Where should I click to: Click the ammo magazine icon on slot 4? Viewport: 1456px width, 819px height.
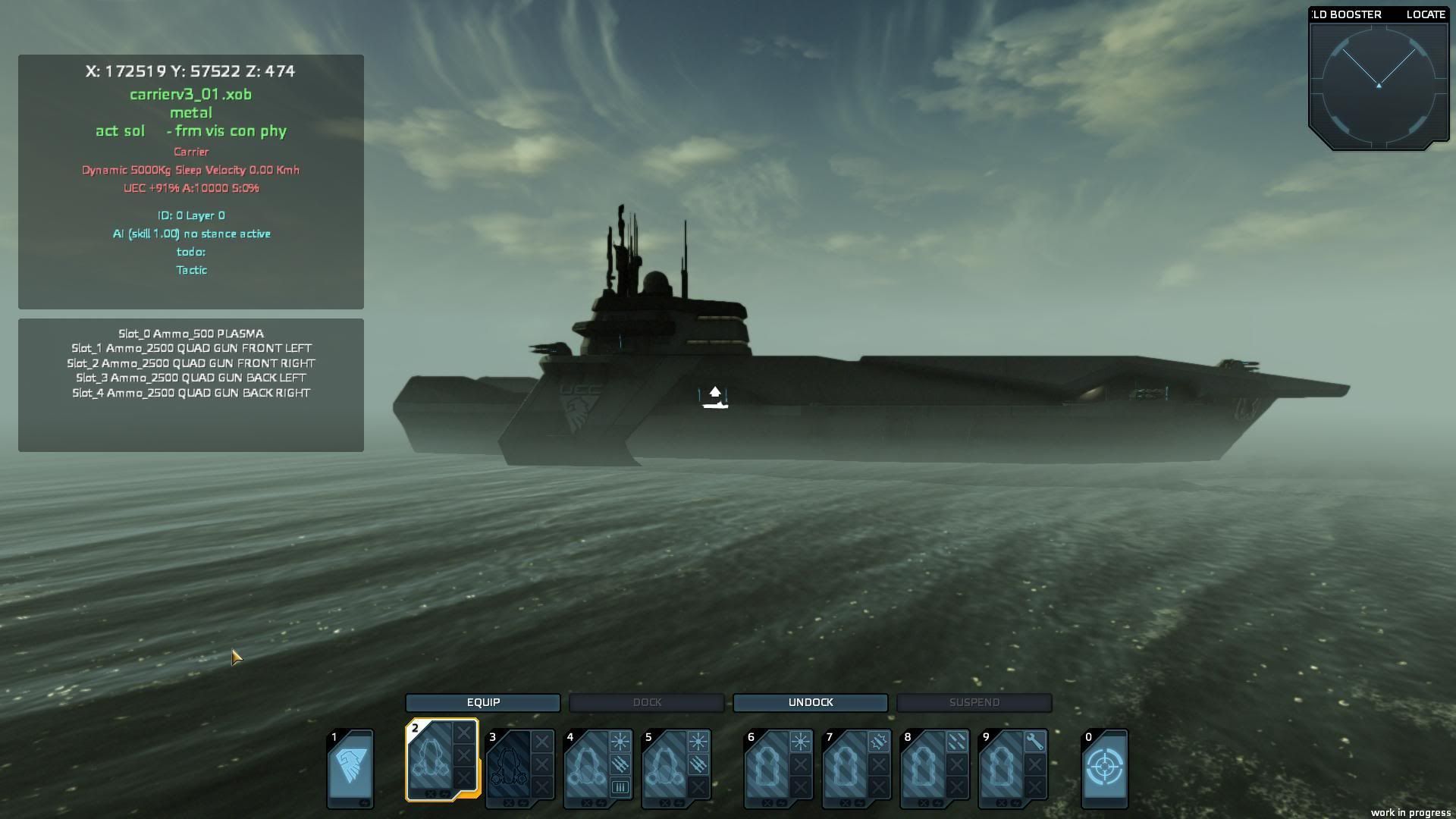(620, 787)
